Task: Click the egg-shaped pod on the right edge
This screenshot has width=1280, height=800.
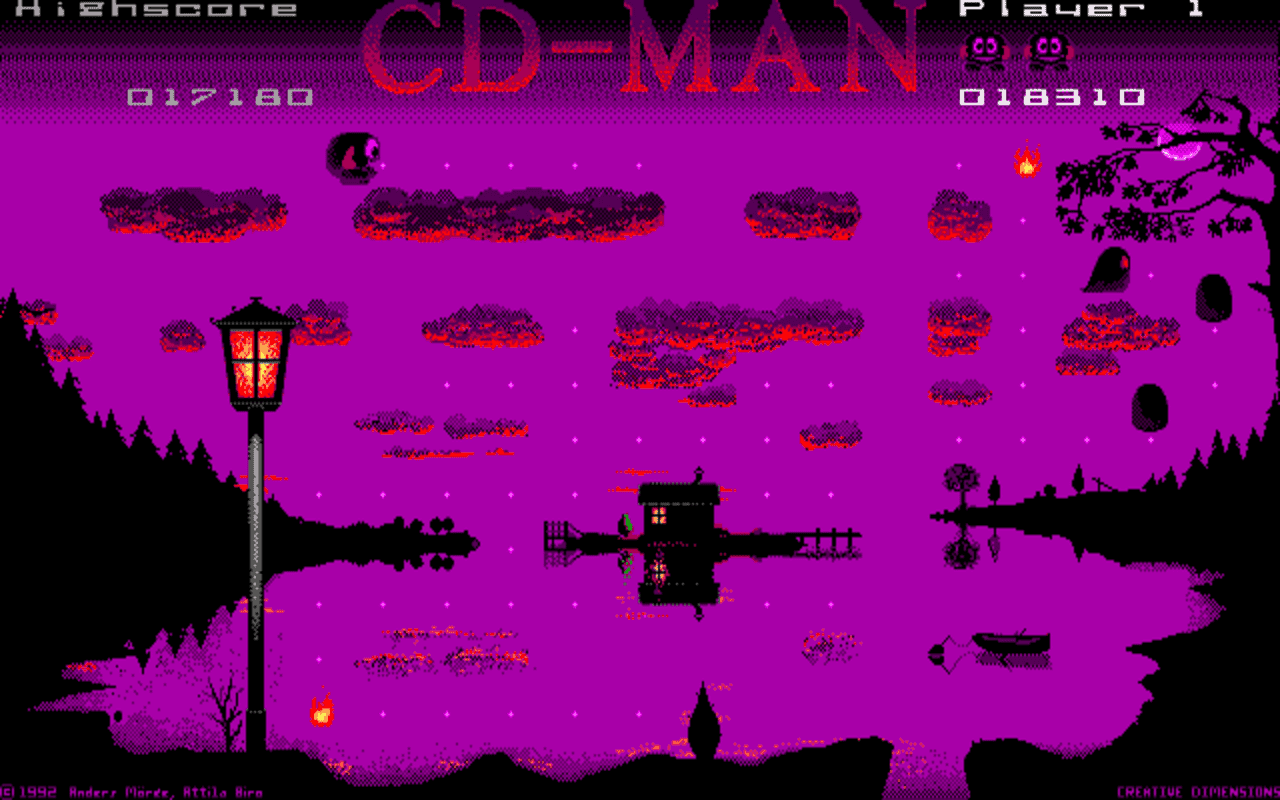Action: coord(1213,300)
